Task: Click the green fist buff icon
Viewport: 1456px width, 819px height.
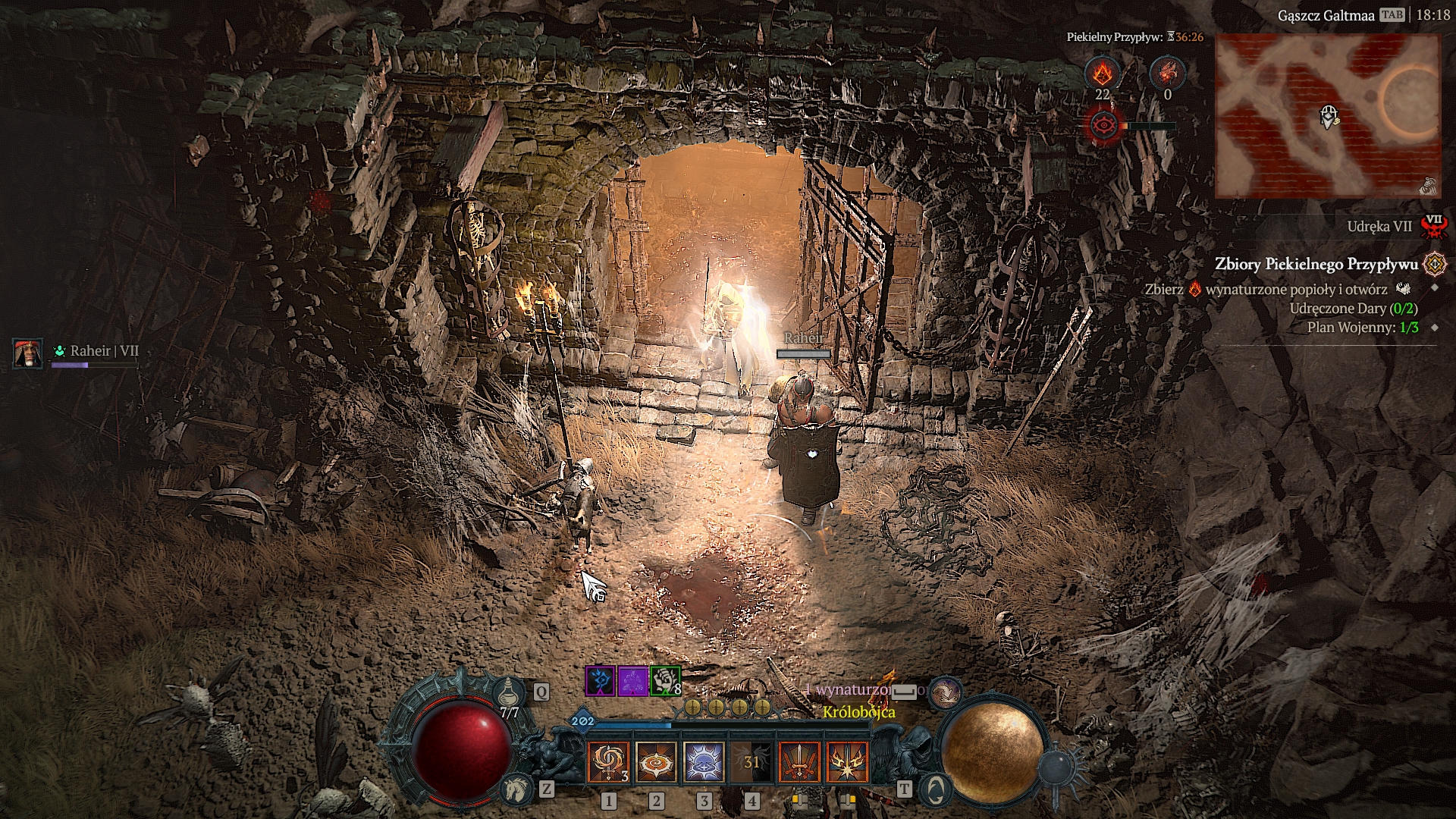Action: pos(665,680)
